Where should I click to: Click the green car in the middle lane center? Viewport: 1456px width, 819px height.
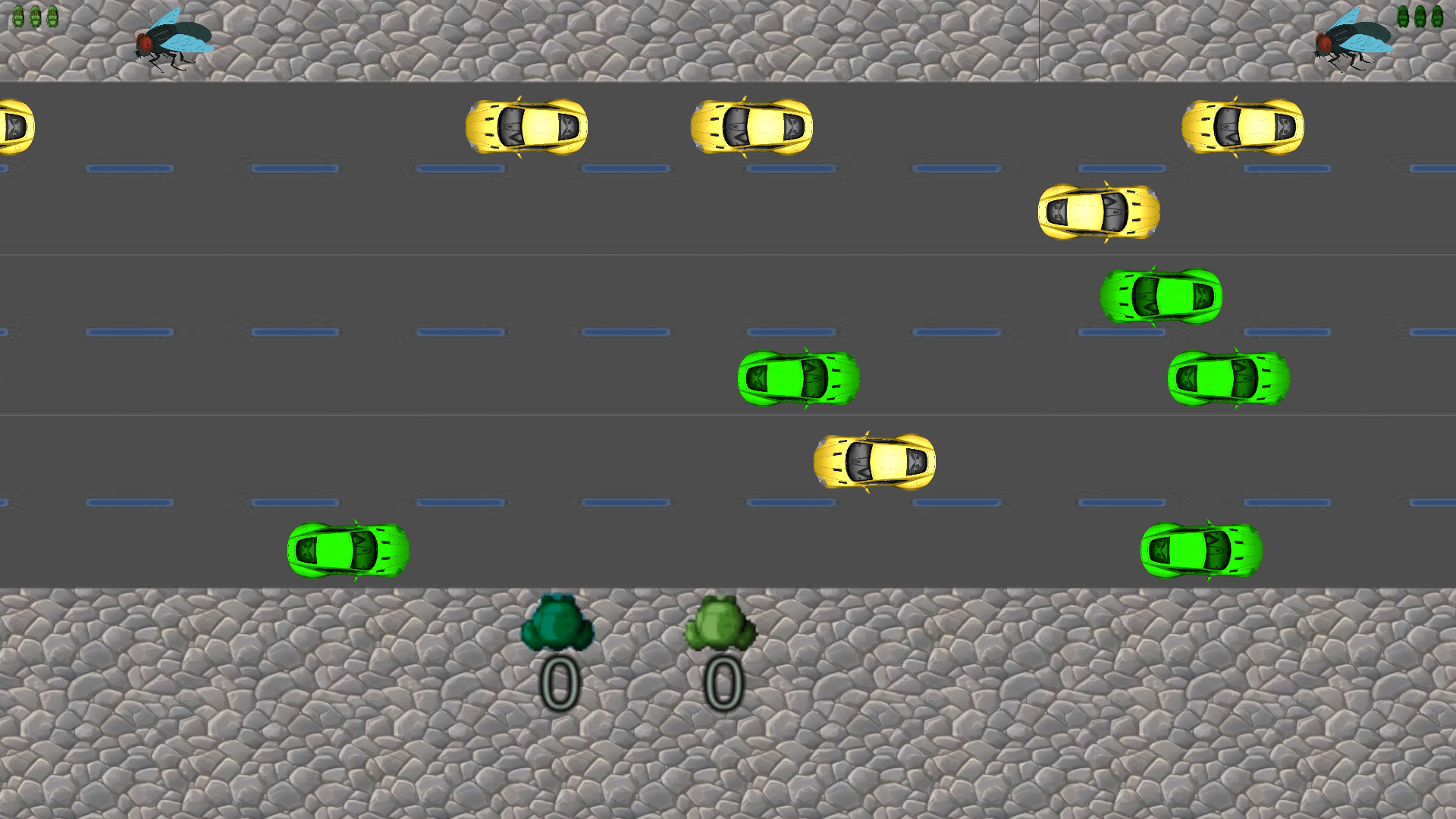pos(798,379)
